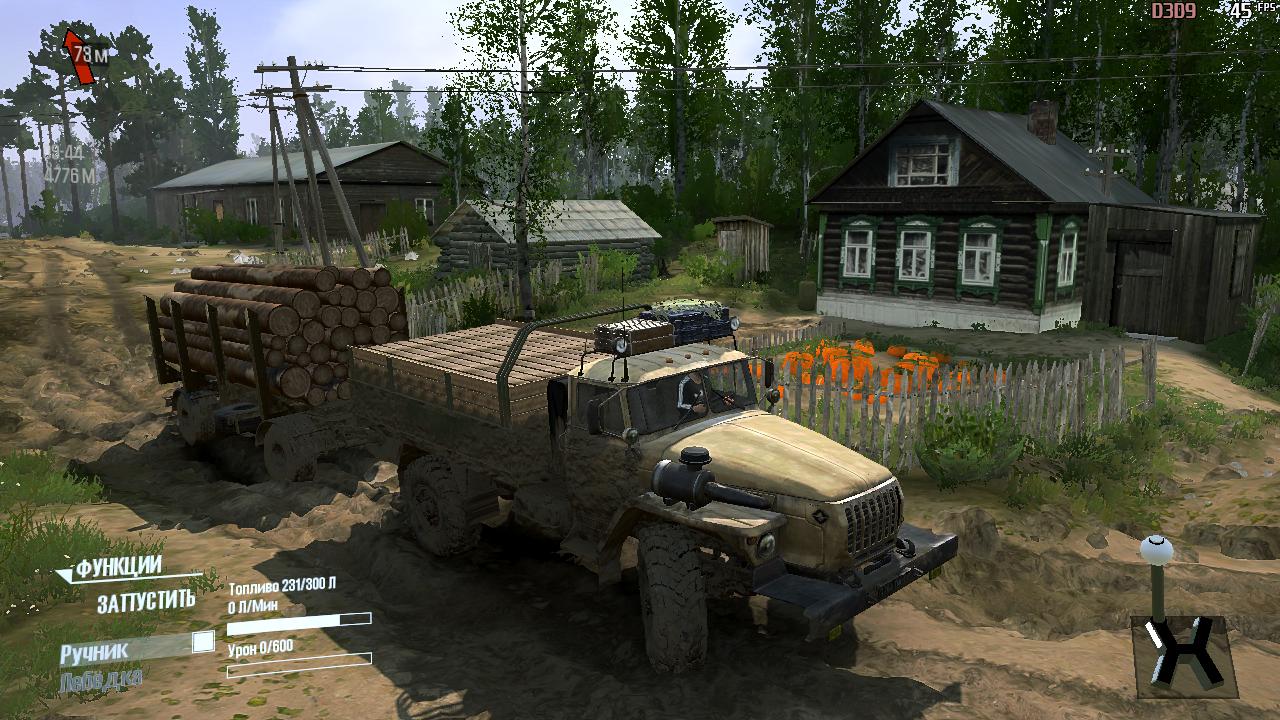Select the Лебёдка winch option
The width and height of the screenshot is (1280, 720).
[x=100, y=681]
